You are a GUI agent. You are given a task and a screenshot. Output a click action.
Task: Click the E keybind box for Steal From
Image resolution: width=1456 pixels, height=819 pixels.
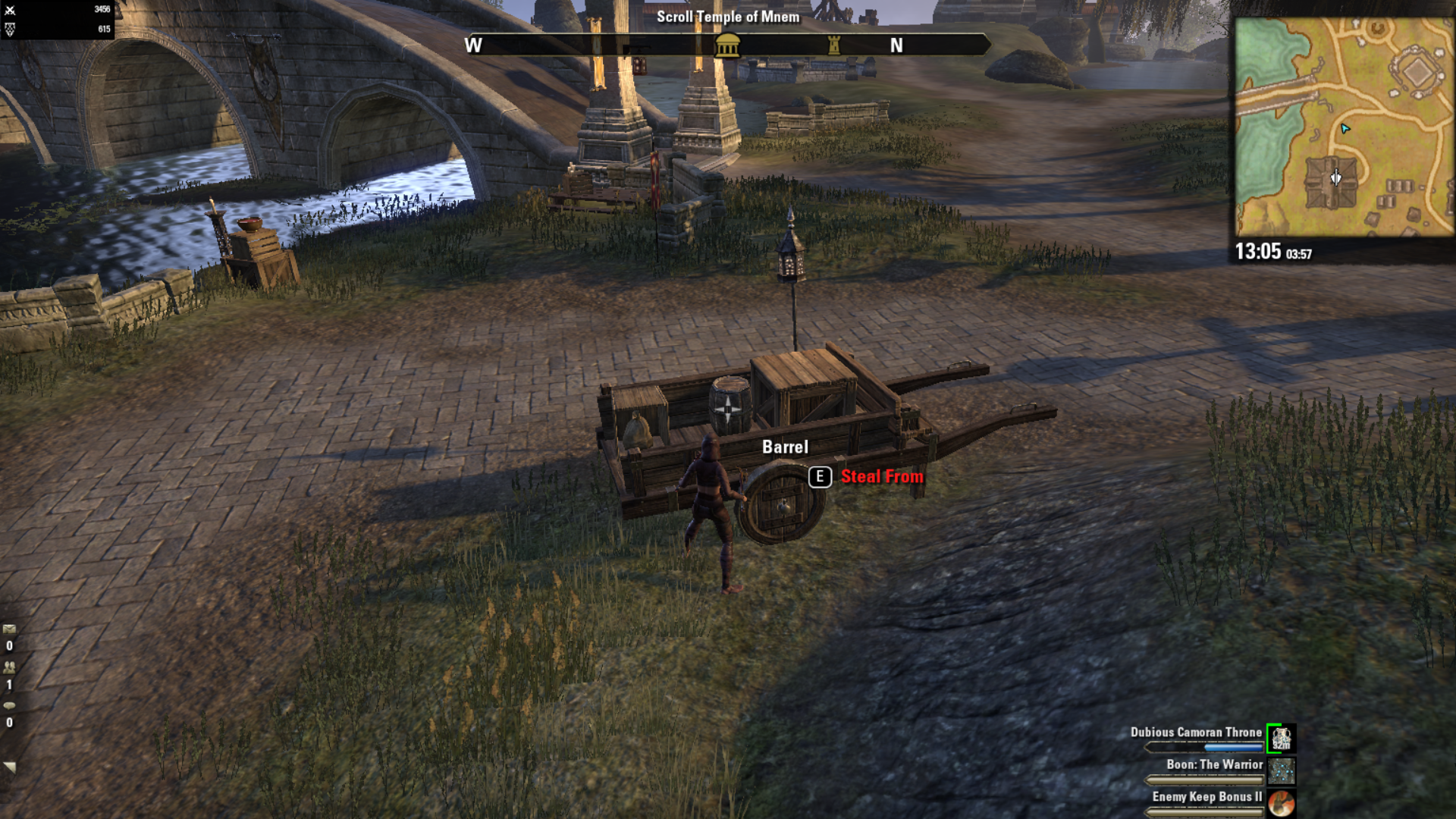click(x=819, y=477)
